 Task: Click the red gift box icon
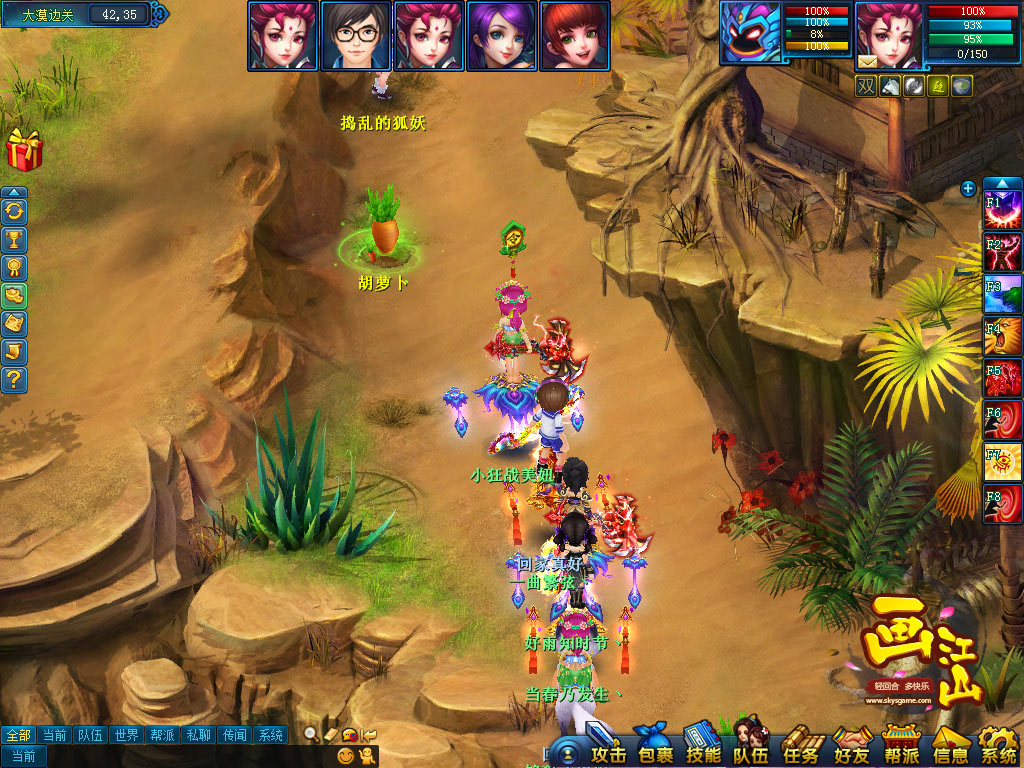tap(22, 150)
